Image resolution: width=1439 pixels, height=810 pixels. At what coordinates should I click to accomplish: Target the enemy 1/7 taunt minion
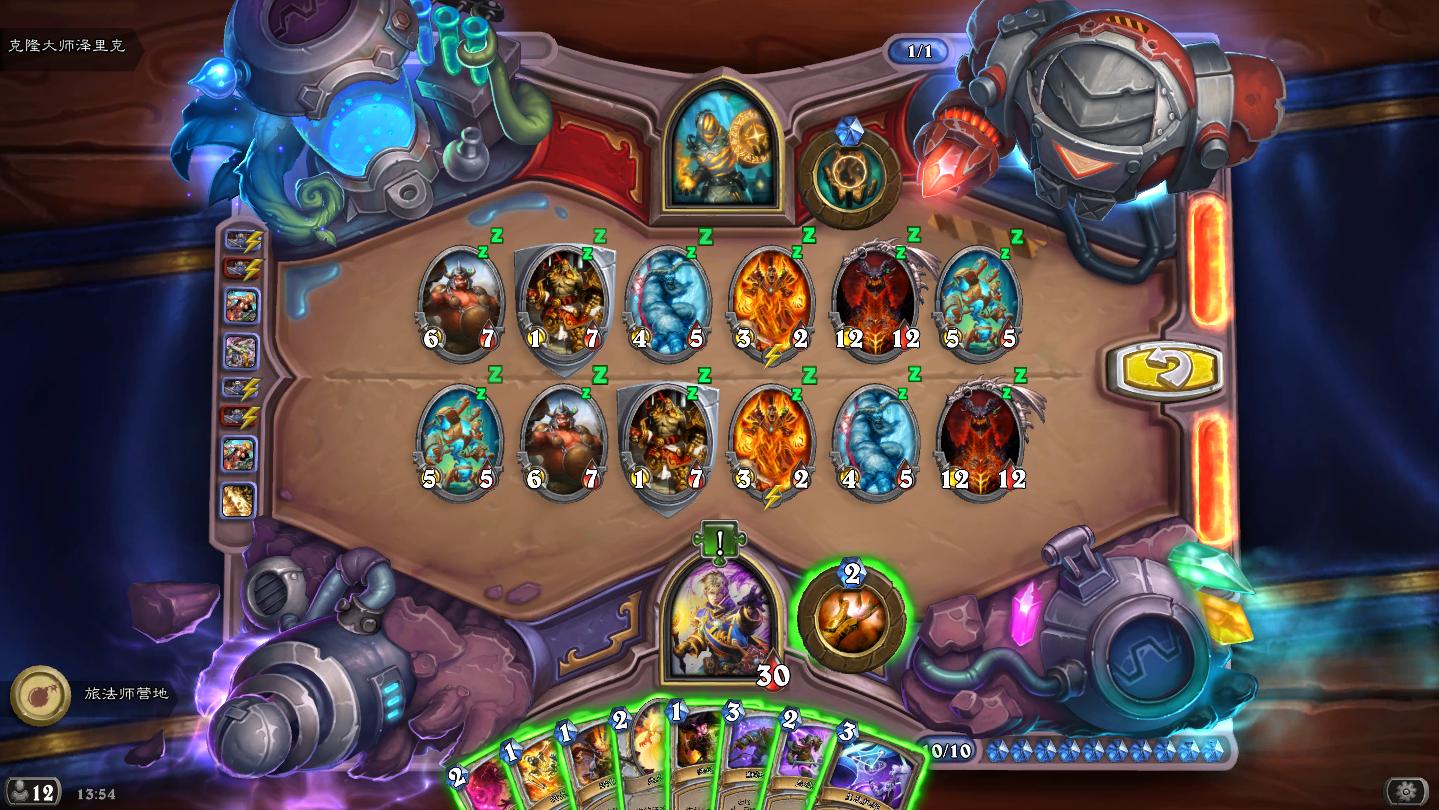pos(565,301)
